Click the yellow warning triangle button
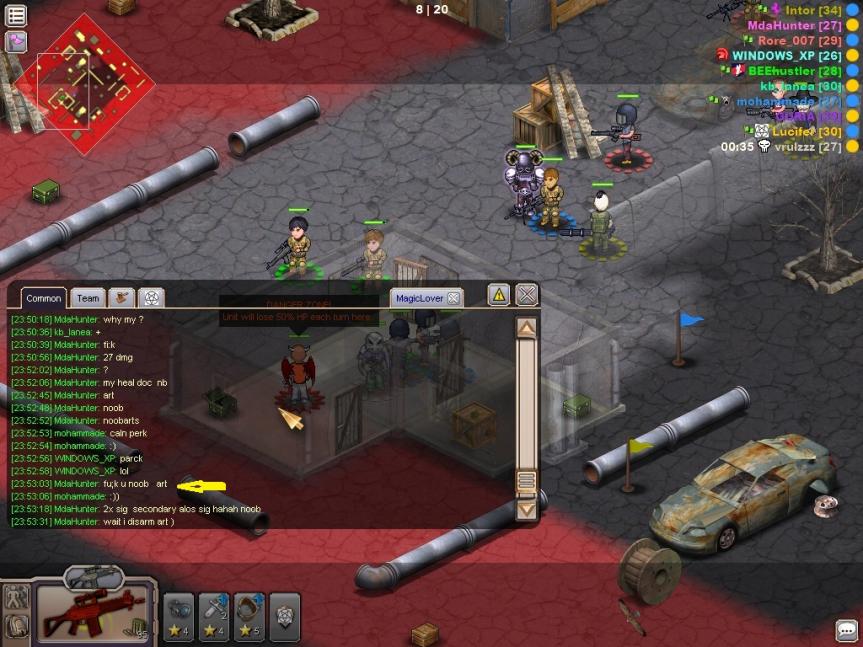863x647 pixels. (498, 295)
